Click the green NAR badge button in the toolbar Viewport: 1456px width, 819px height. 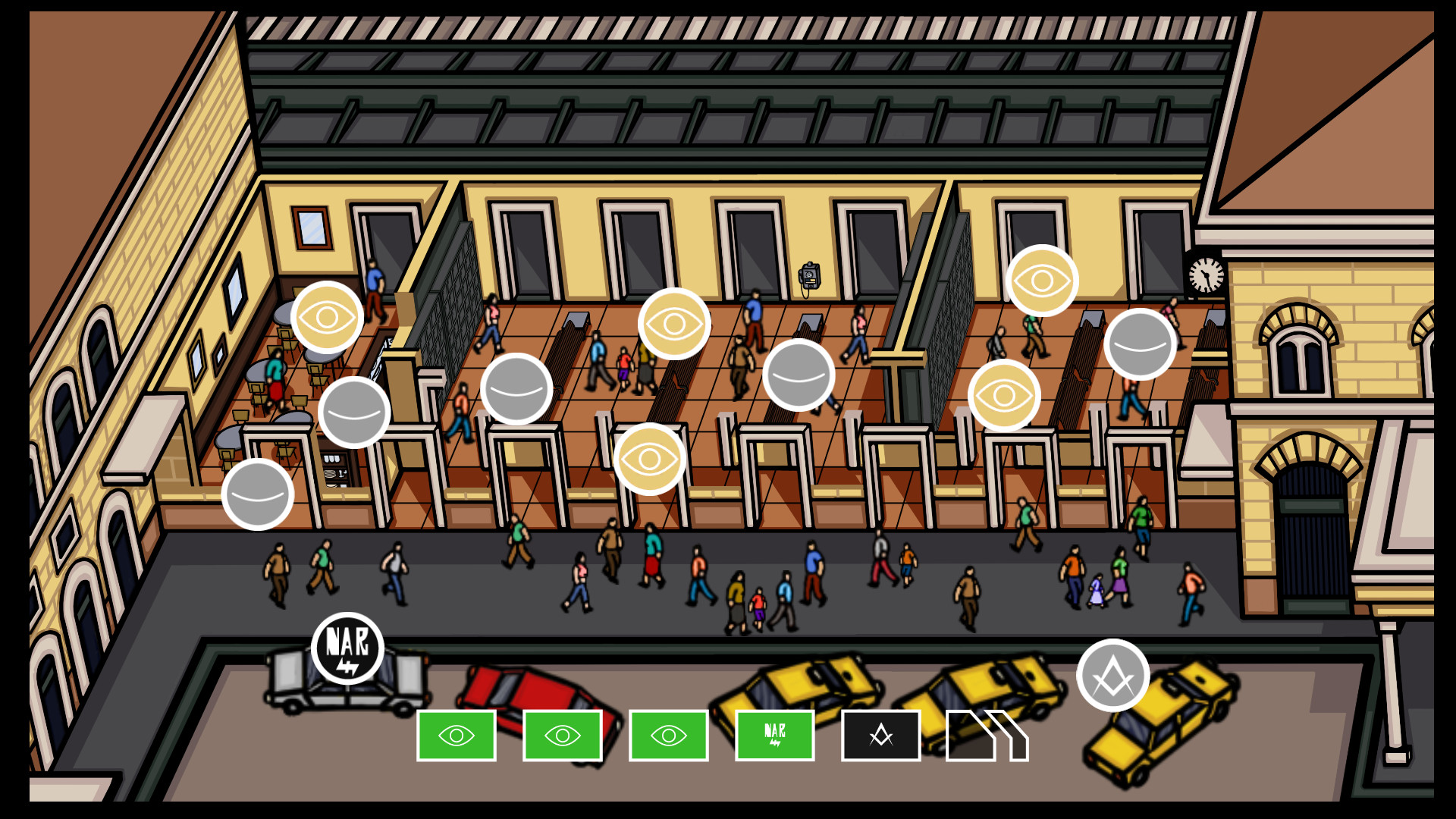774,735
